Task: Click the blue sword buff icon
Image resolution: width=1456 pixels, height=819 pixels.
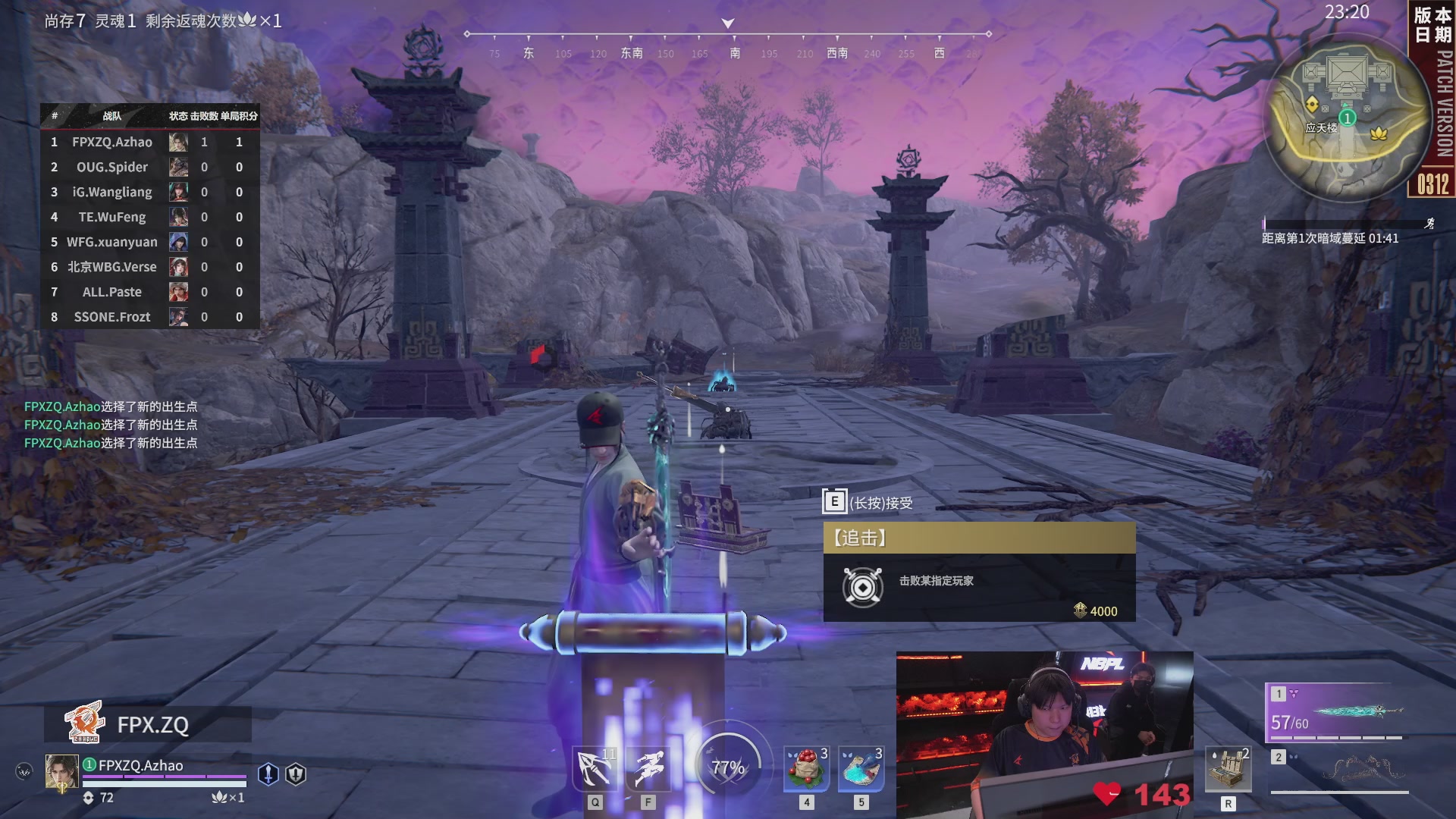Action: coord(268,773)
